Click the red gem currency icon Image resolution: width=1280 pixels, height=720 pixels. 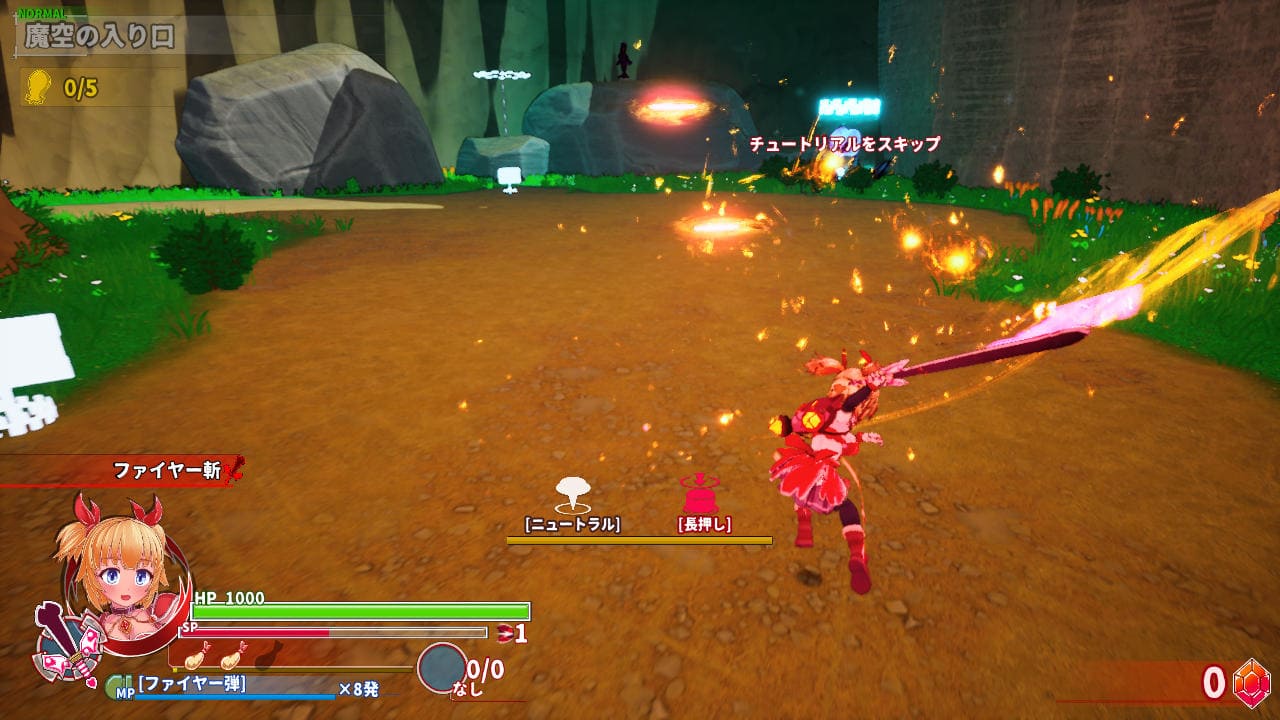1250,682
